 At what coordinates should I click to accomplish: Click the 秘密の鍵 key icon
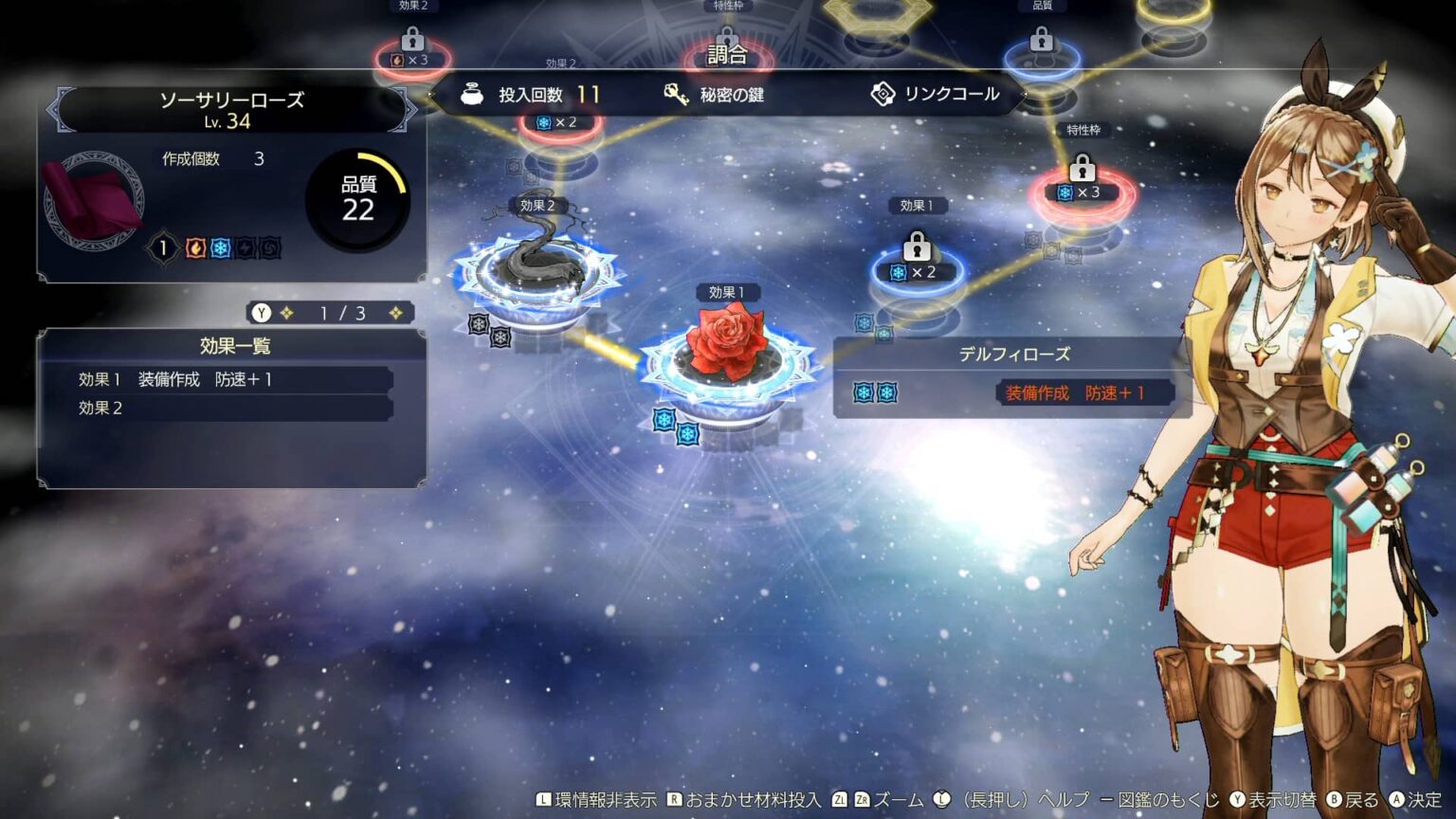(677, 94)
